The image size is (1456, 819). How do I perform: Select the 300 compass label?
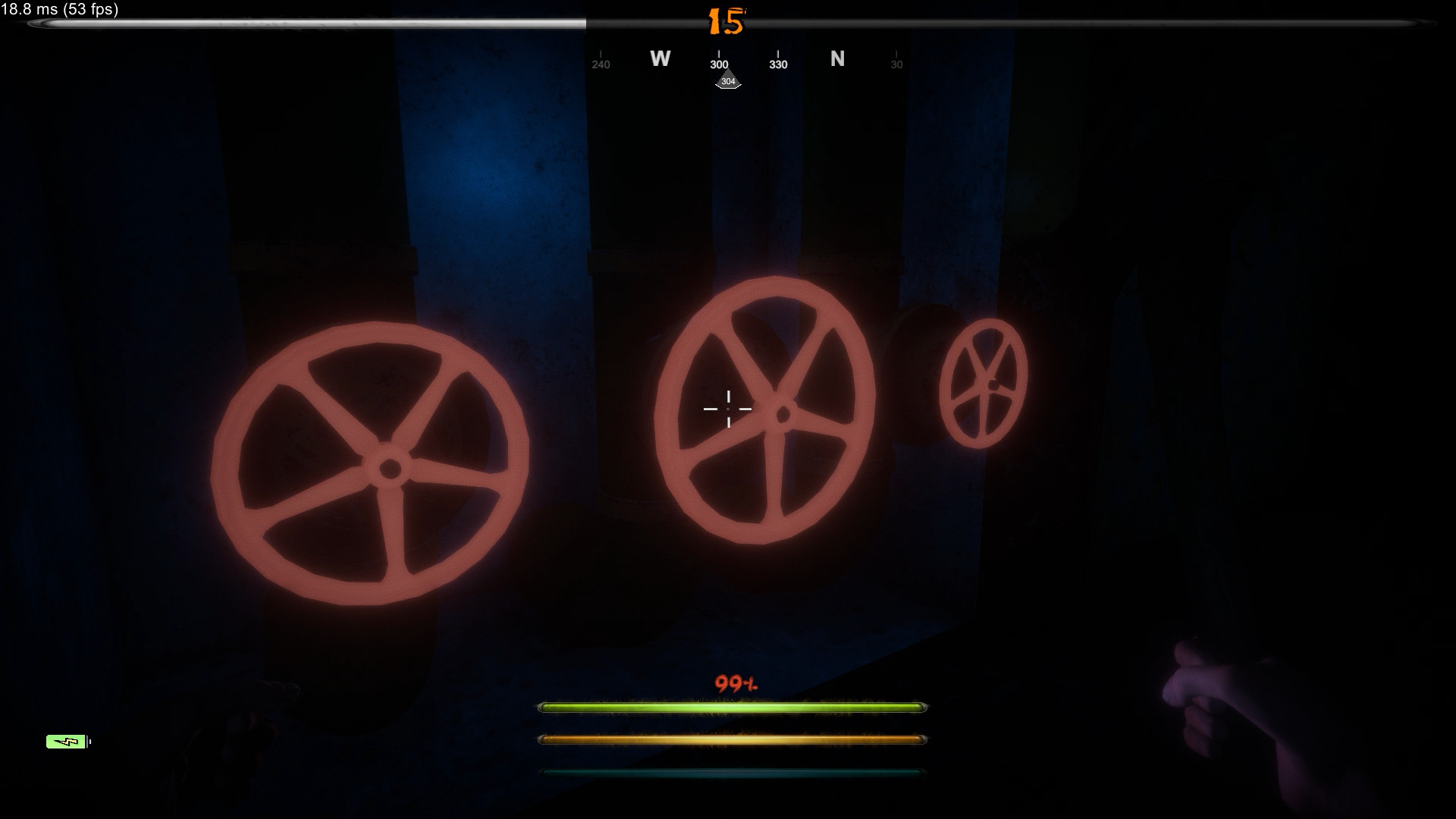pos(717,64)
